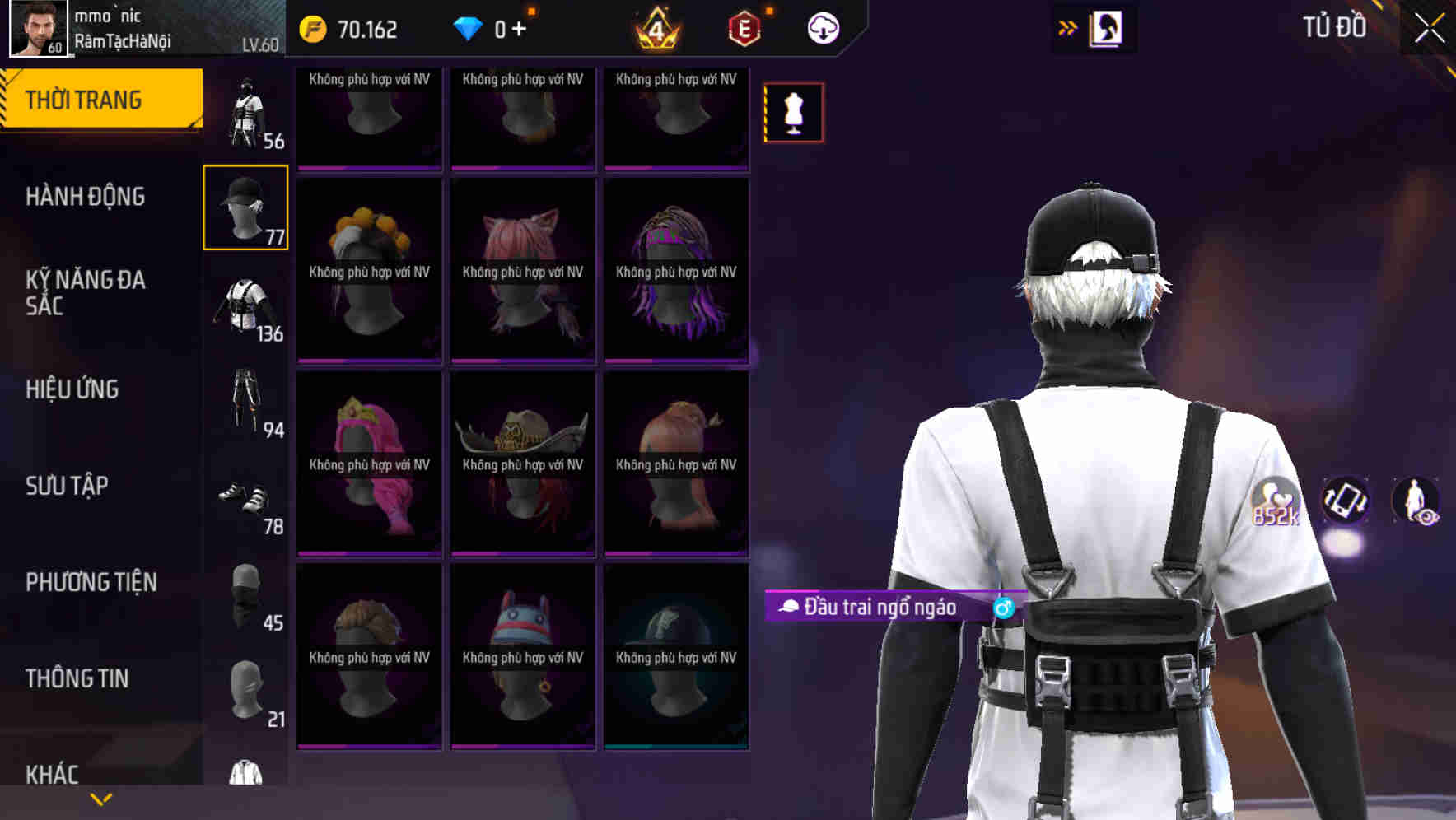1456x820 pixels.
Task: Select the shoes category showing 78 items
Action: click(x=245, y=498)
